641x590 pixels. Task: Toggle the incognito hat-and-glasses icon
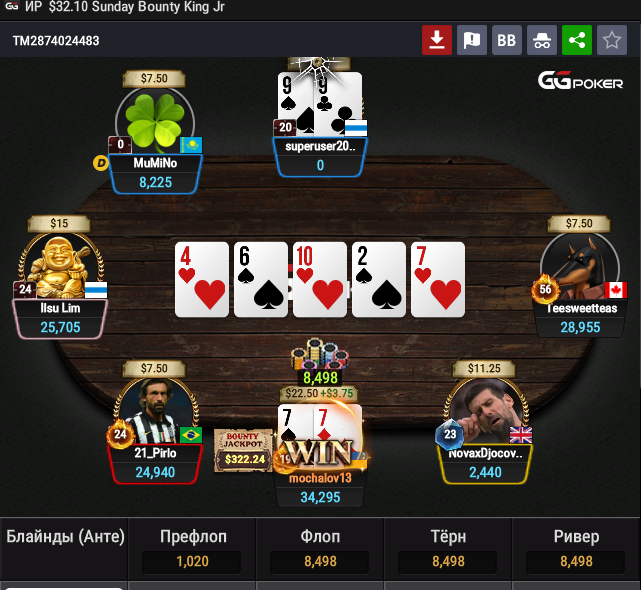541,41
